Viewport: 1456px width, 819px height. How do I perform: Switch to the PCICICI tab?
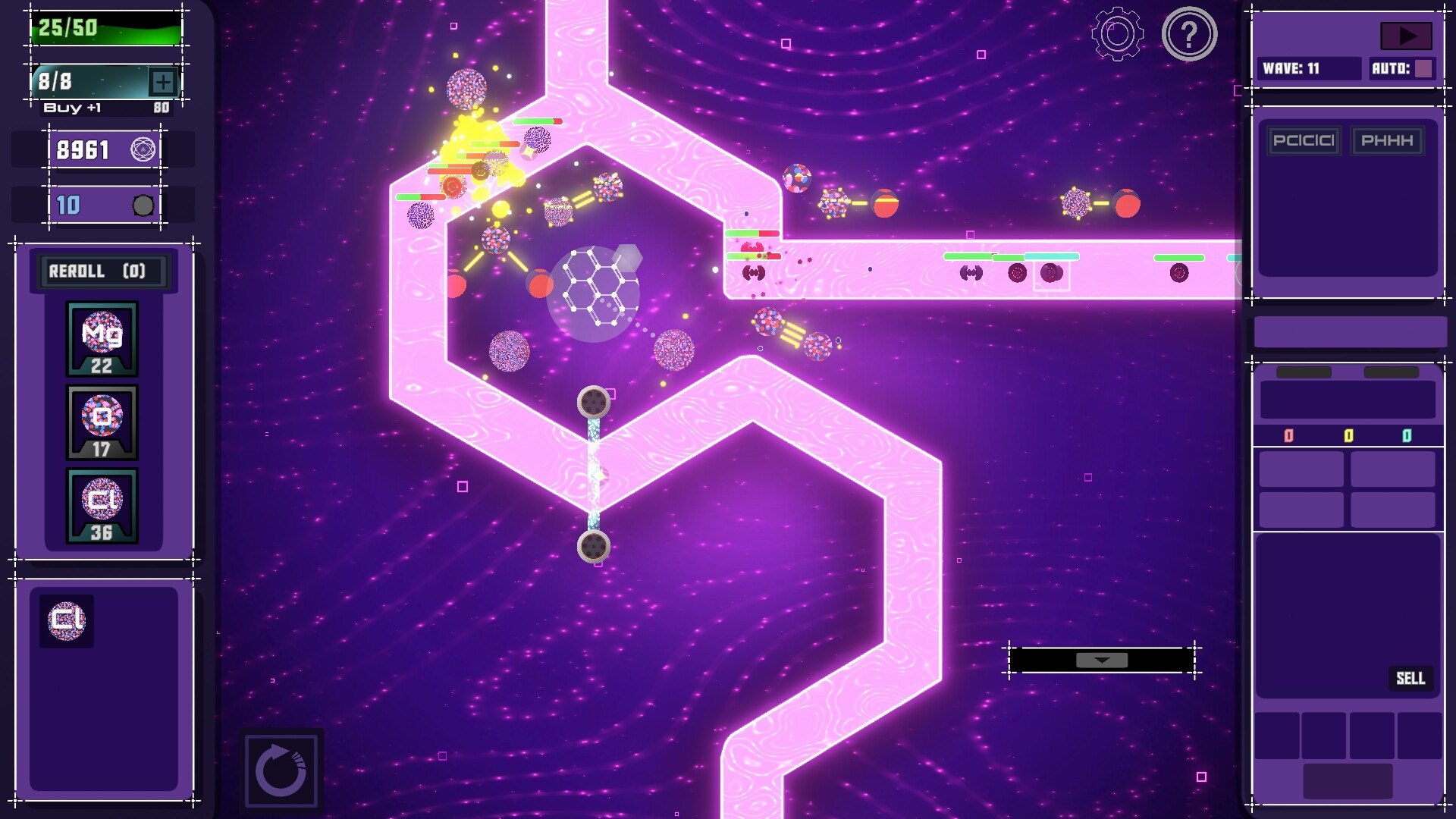(1304, 140)
